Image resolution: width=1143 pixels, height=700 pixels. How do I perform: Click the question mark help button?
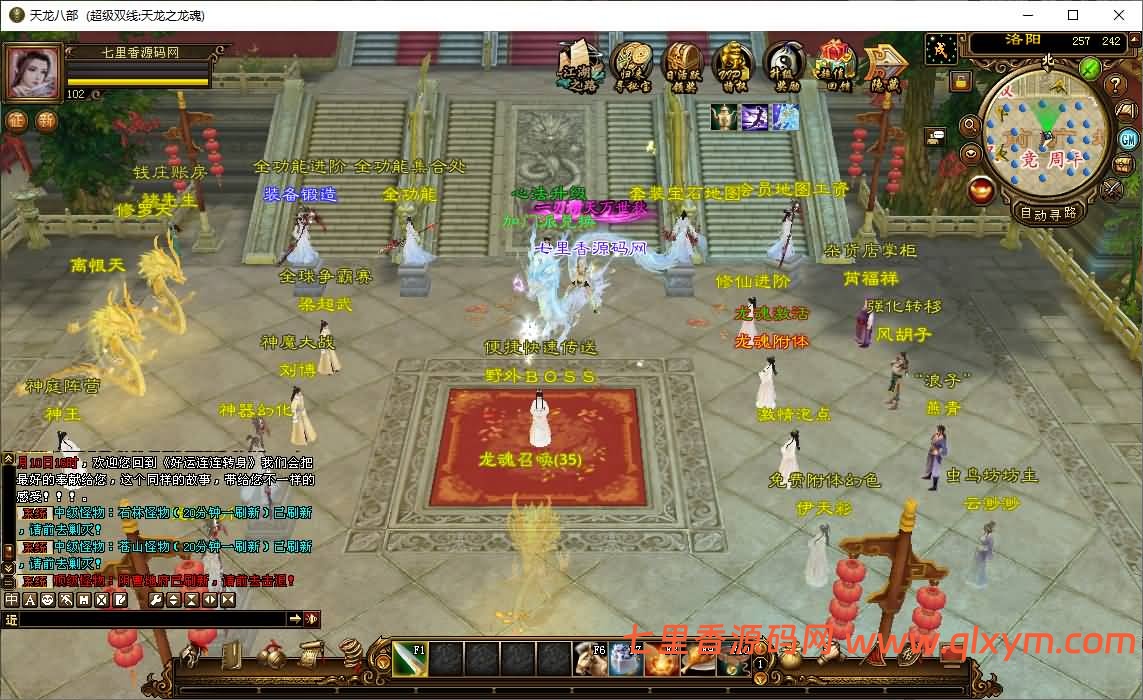pos(1118,85)
